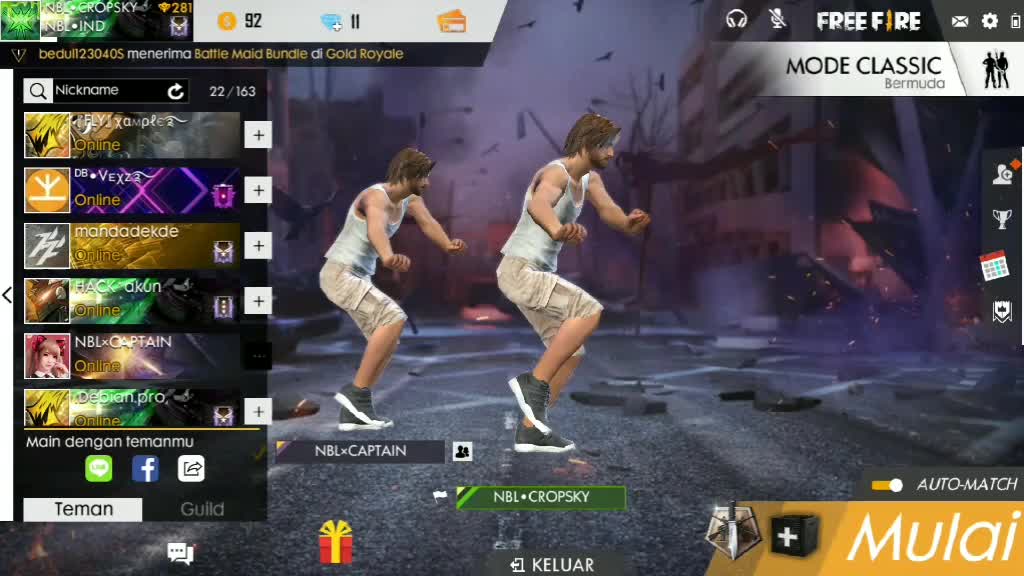Select the Teman tab
Viewport: 1024px width, 576px height.
(83, 509)
